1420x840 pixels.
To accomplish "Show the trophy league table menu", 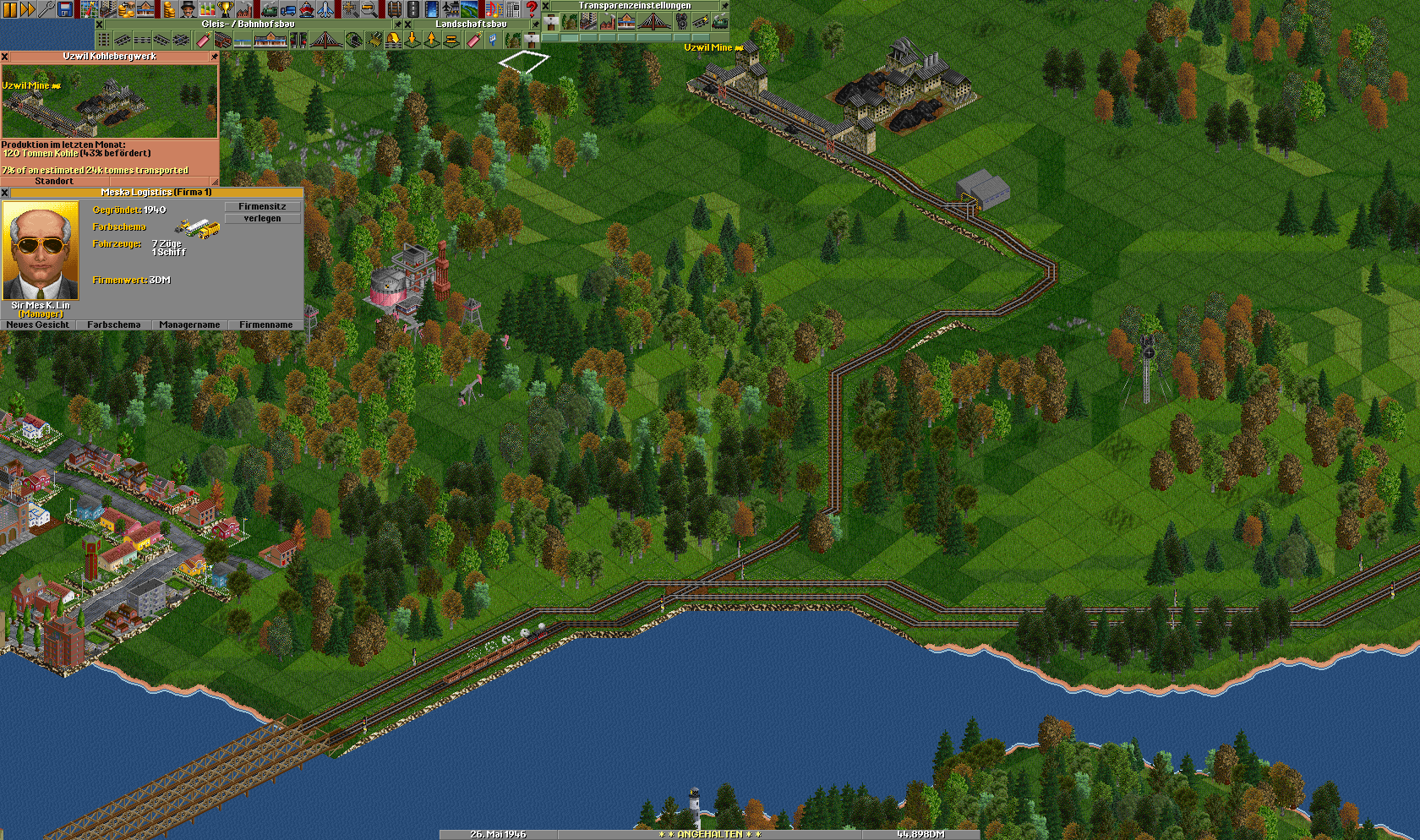I will (x=225, y=9).
